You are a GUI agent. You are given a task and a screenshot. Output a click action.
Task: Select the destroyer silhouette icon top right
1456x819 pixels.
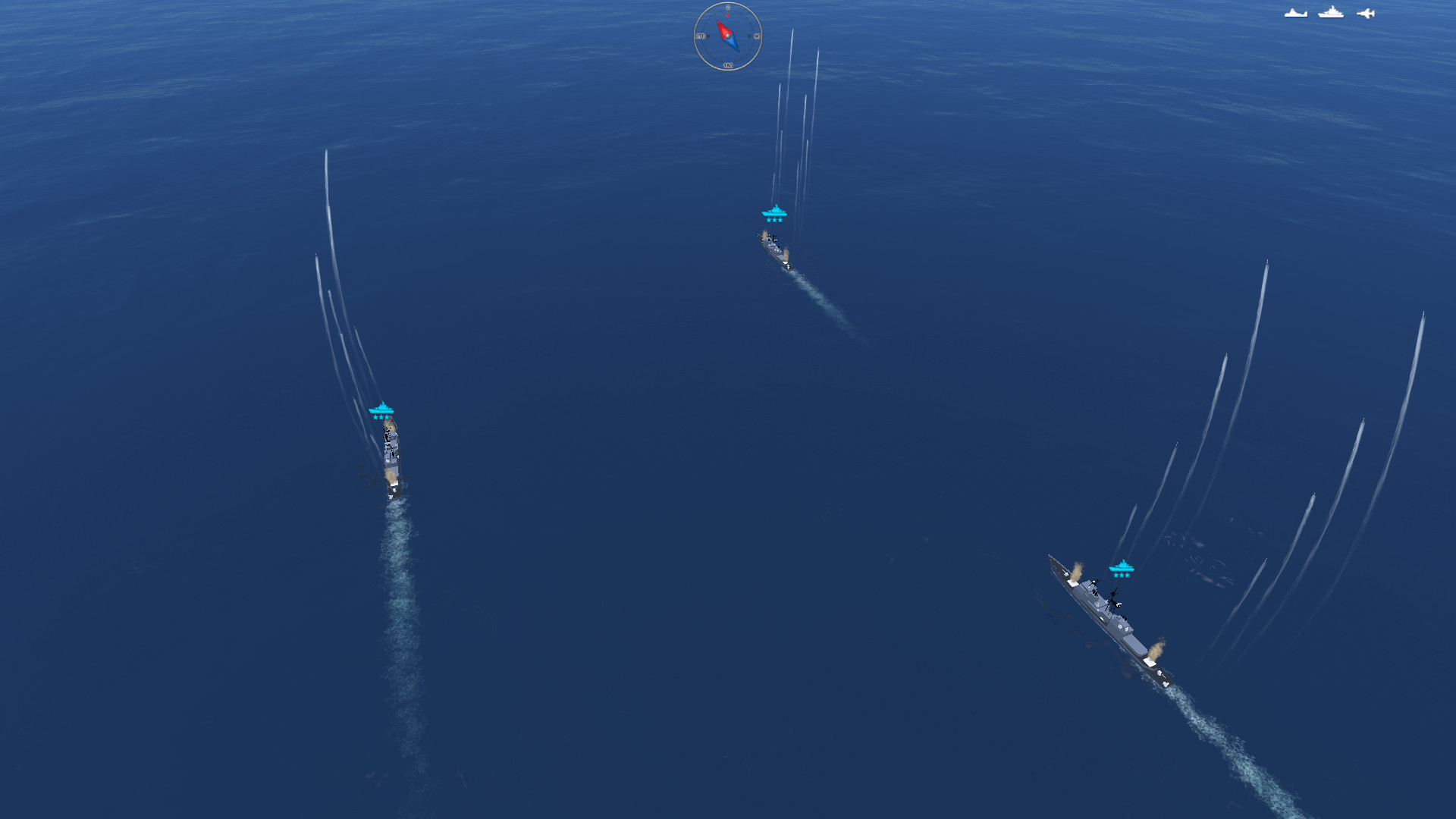pyautogui.click(x=1331, y=12)
